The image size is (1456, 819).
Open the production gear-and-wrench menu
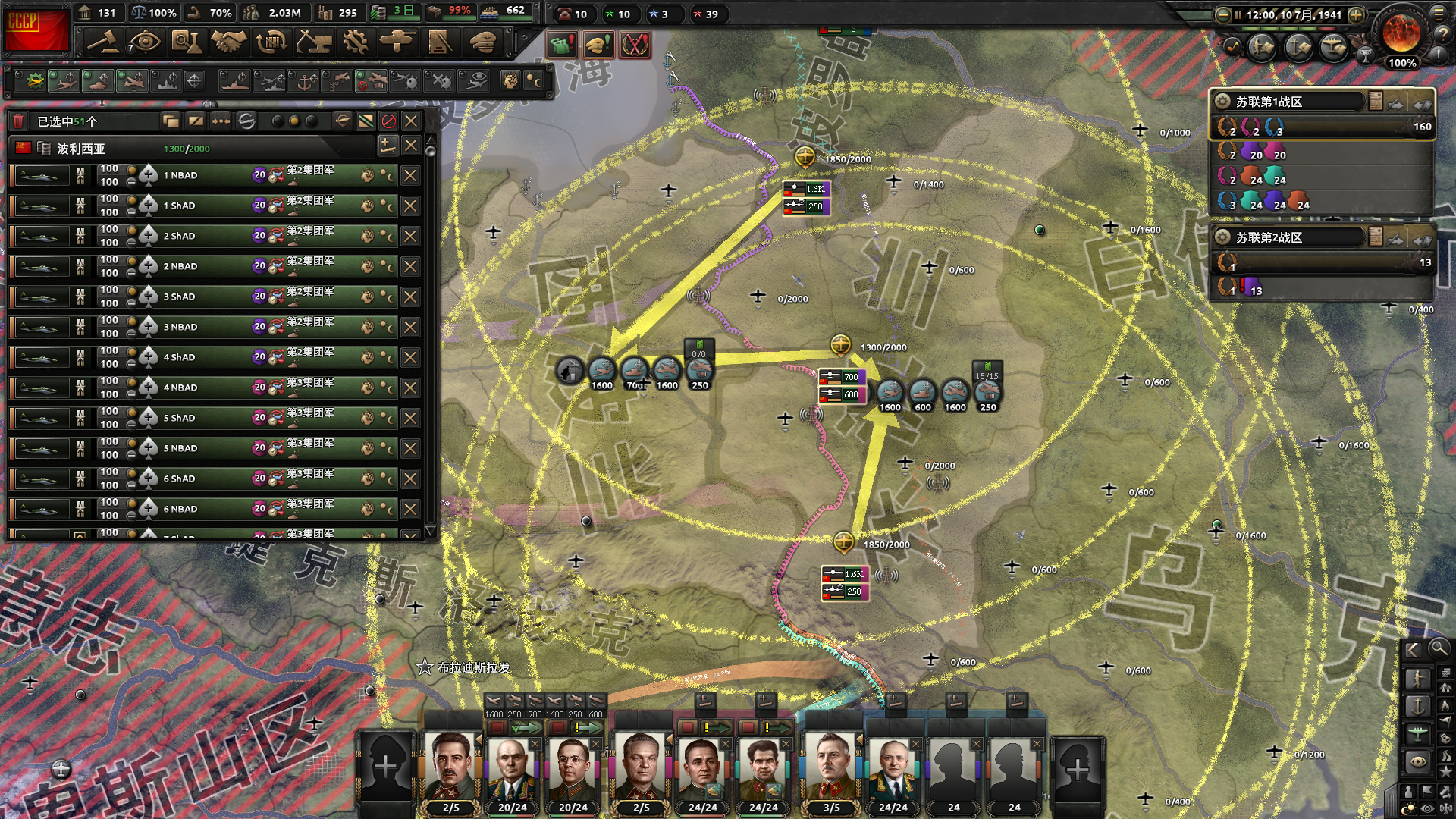tap(355, 42)
